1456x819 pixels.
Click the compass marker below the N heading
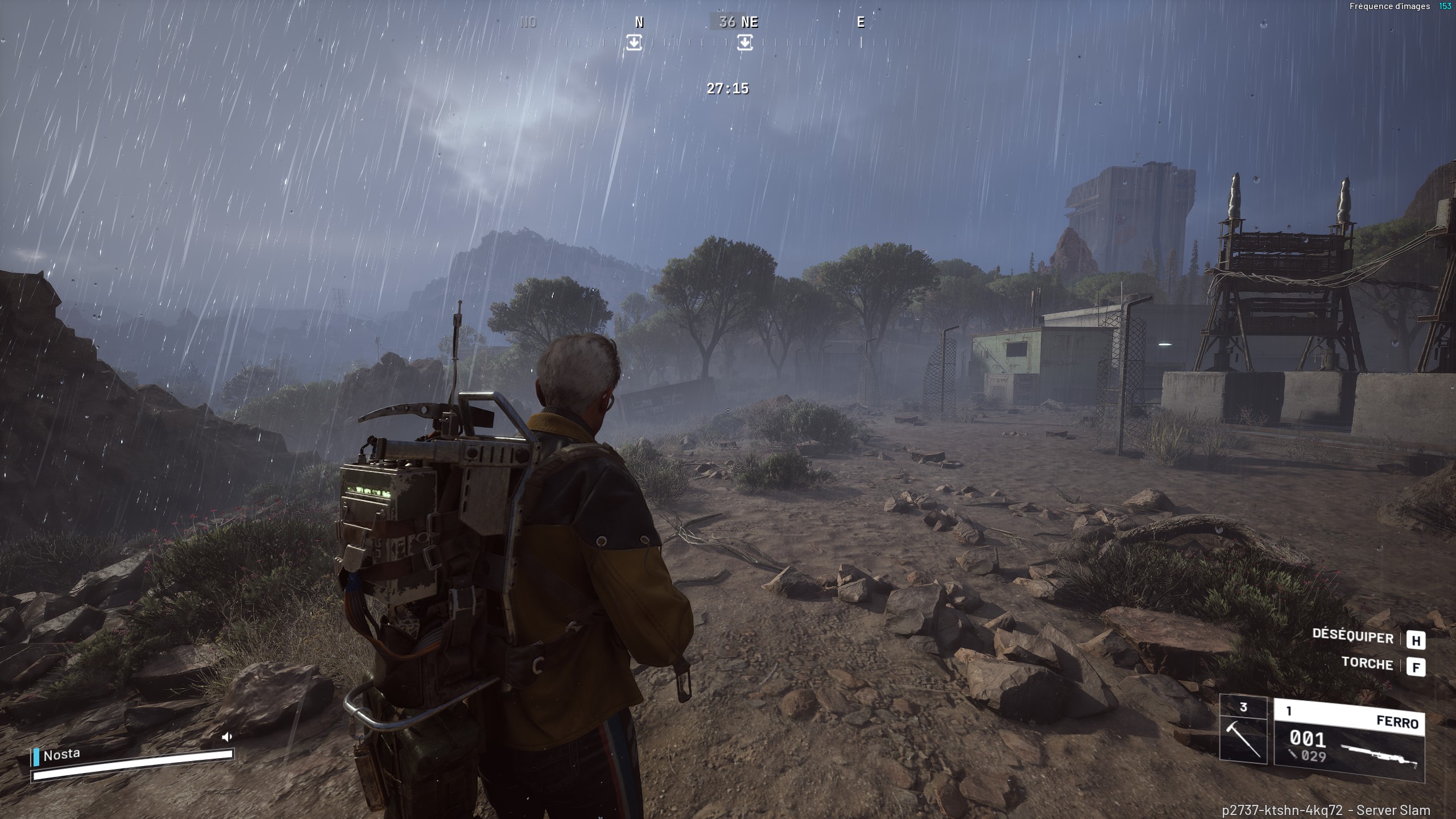(634, 43)
